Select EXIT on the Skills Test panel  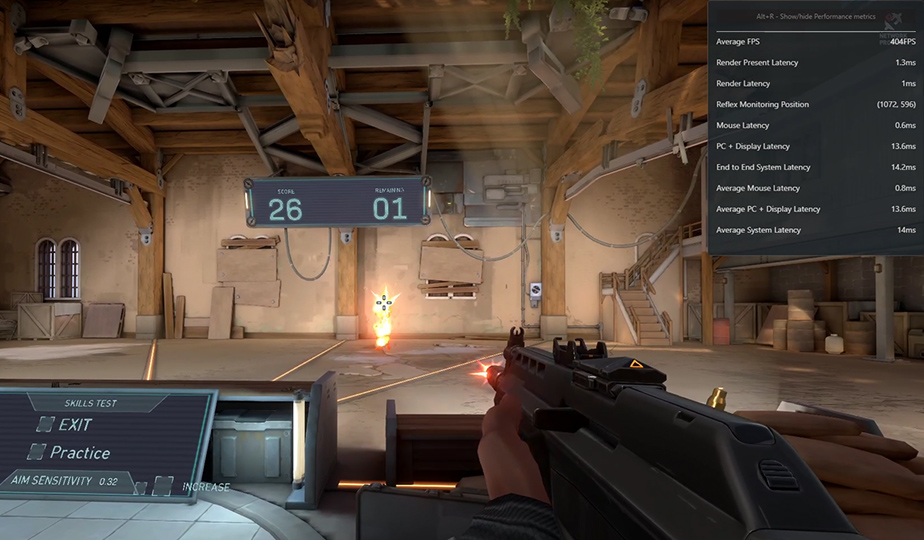click(x=47, y=426)
